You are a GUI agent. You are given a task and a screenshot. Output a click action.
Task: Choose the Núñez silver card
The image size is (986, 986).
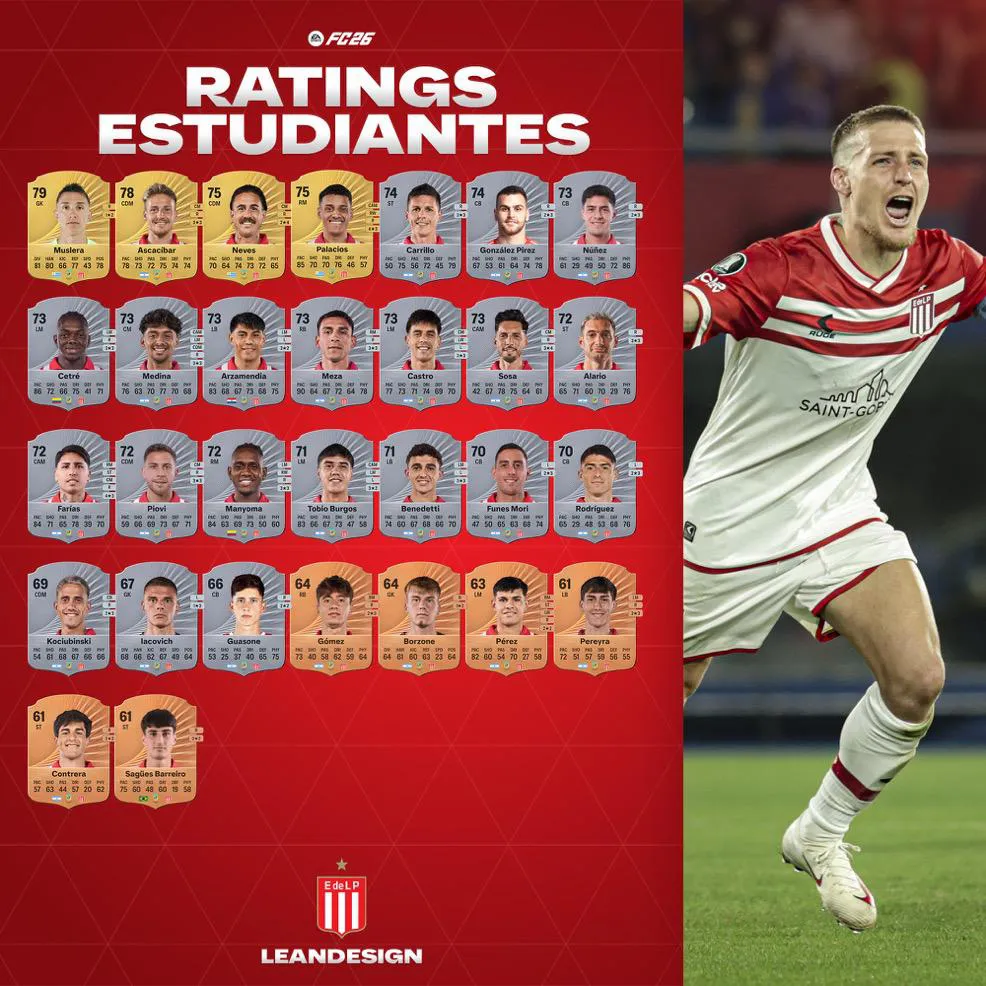pos(596,227)
